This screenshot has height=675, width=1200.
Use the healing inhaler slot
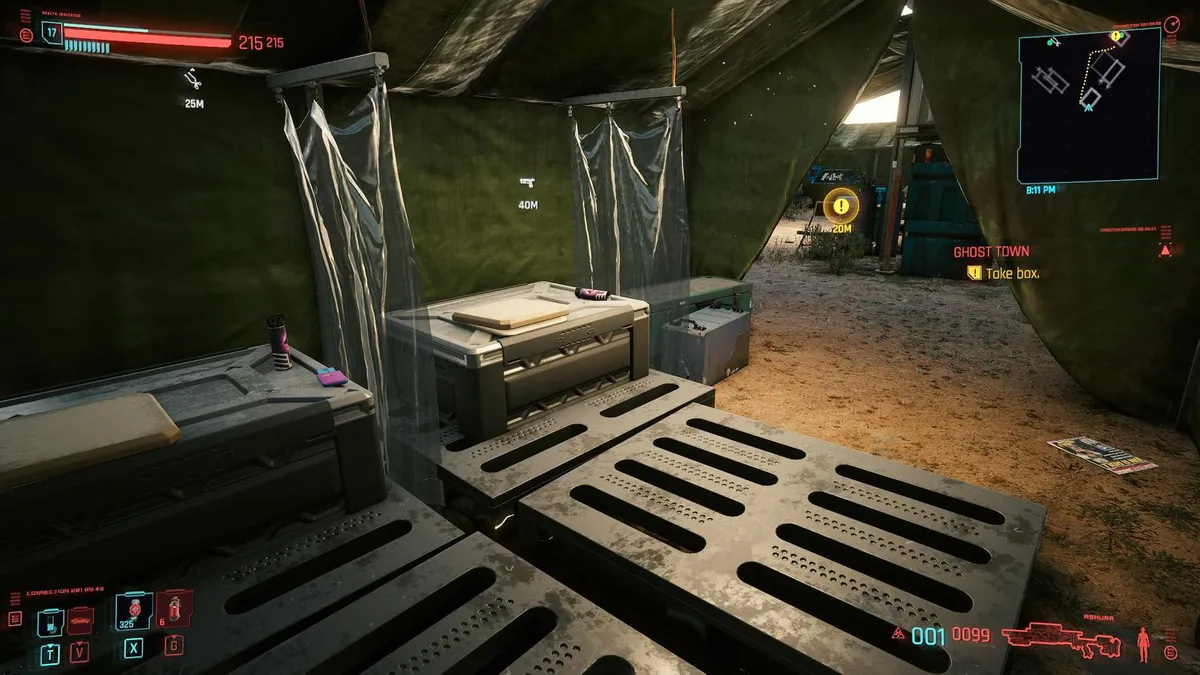click(x=133, y=610)
